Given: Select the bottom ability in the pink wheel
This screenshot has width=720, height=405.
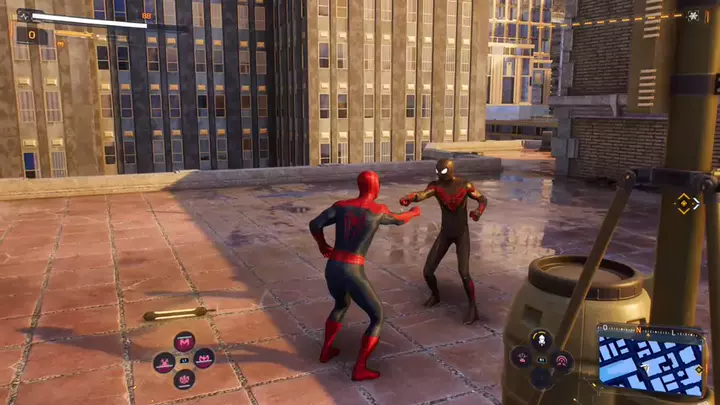Looking at the screenshot, I should tap(184, 379).
